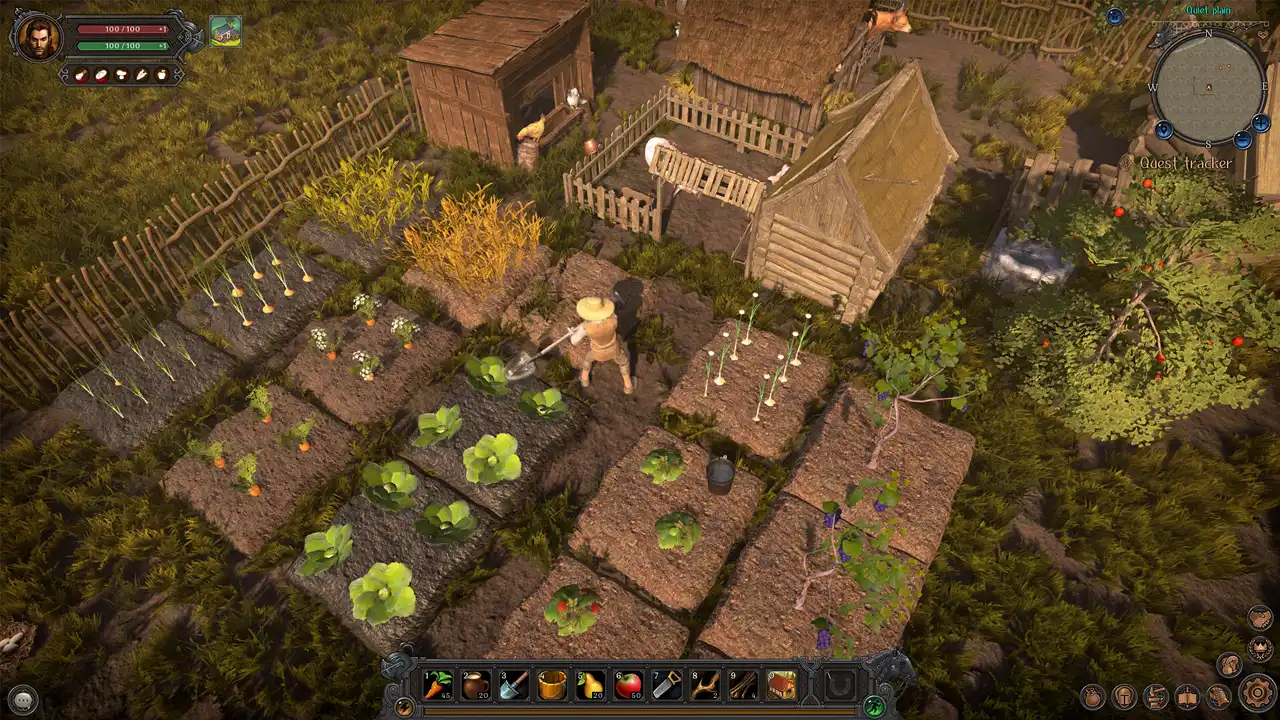Click the crowned wreath achievements icon

pyautogui.click(x=1259, y=649)
